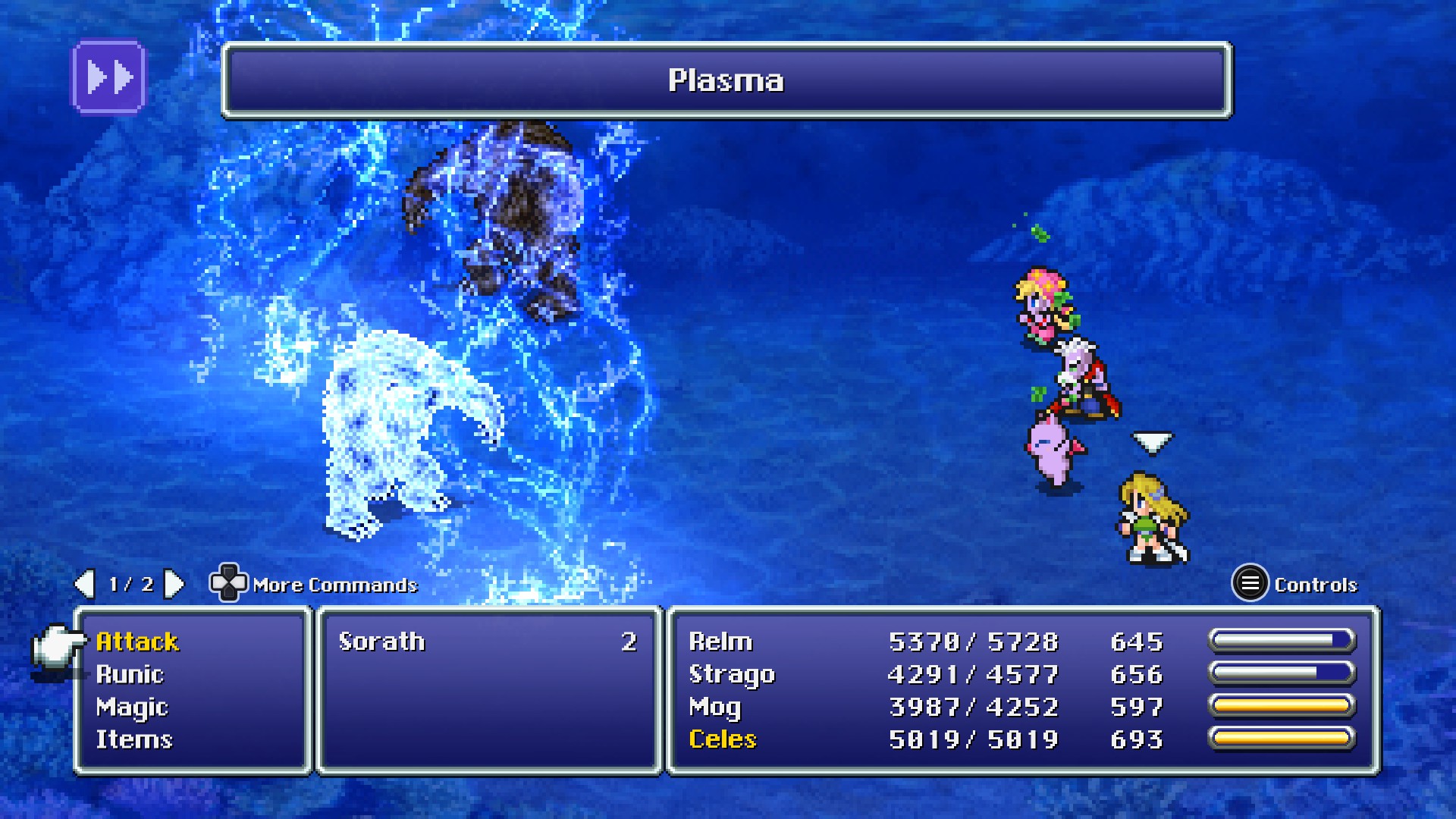
Task: Toggle the fast-forward battle speed button
Action: 108,77
